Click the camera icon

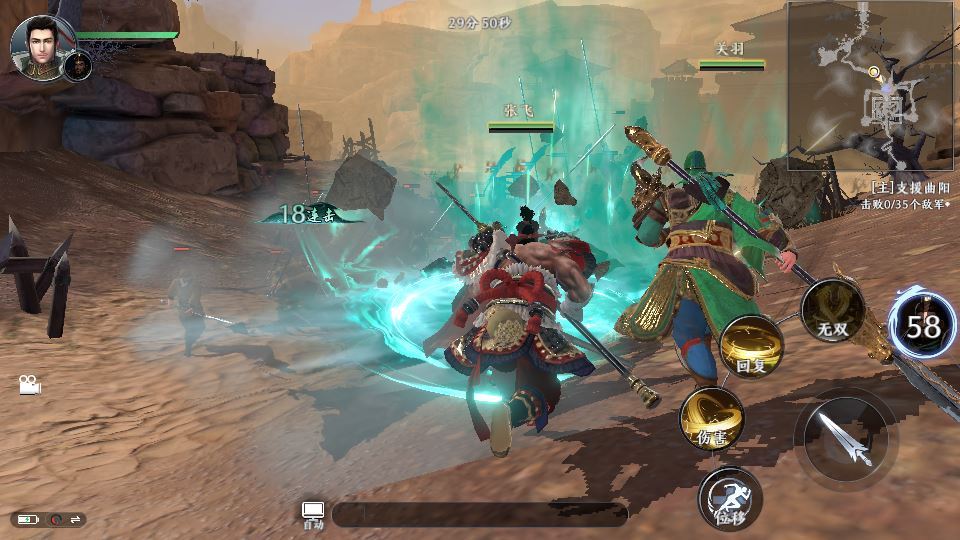tap(29, 385)
